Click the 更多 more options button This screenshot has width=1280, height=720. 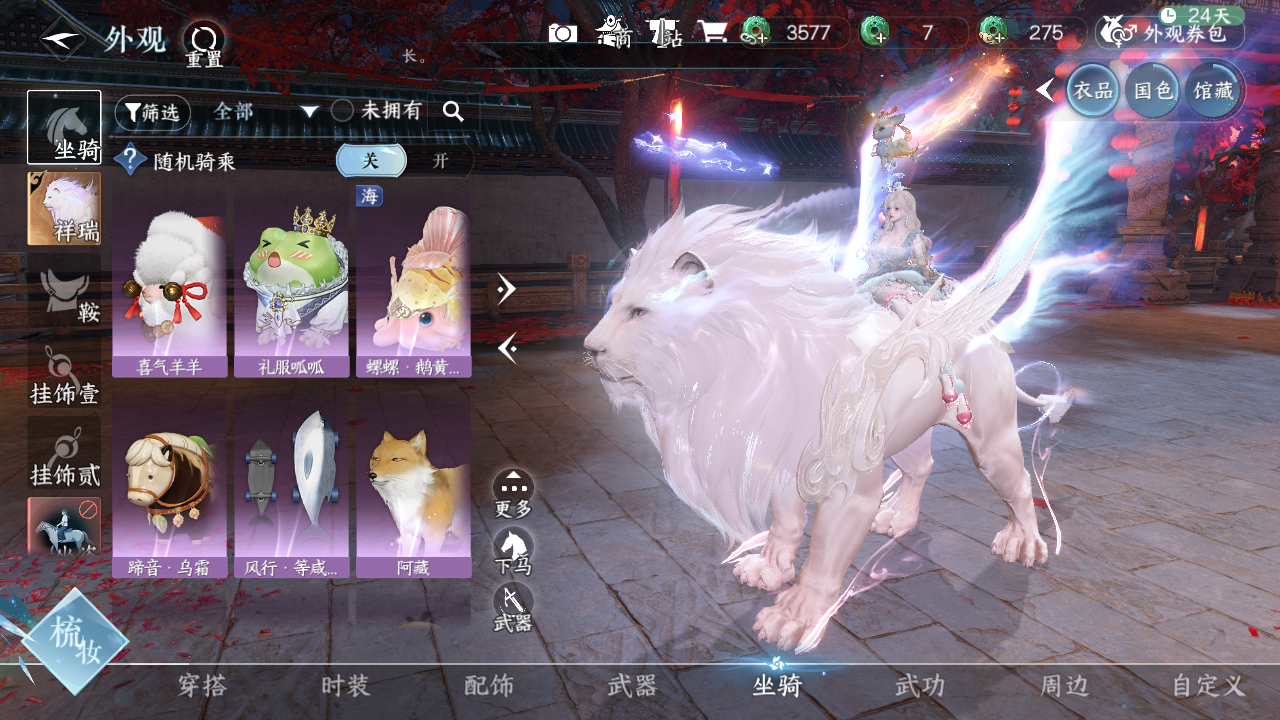513,493
